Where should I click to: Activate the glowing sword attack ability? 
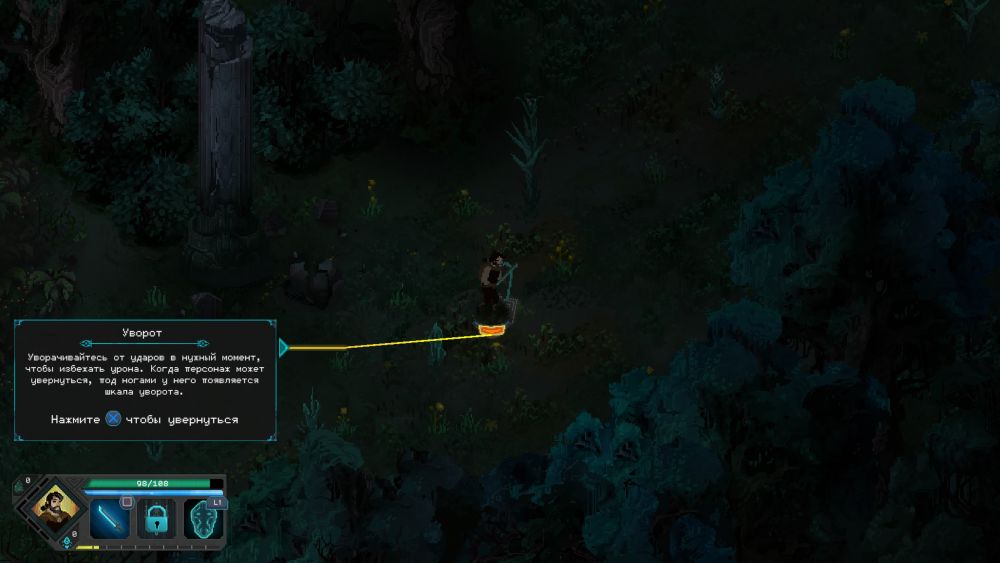pyautogui.click(x=110, y=519)
